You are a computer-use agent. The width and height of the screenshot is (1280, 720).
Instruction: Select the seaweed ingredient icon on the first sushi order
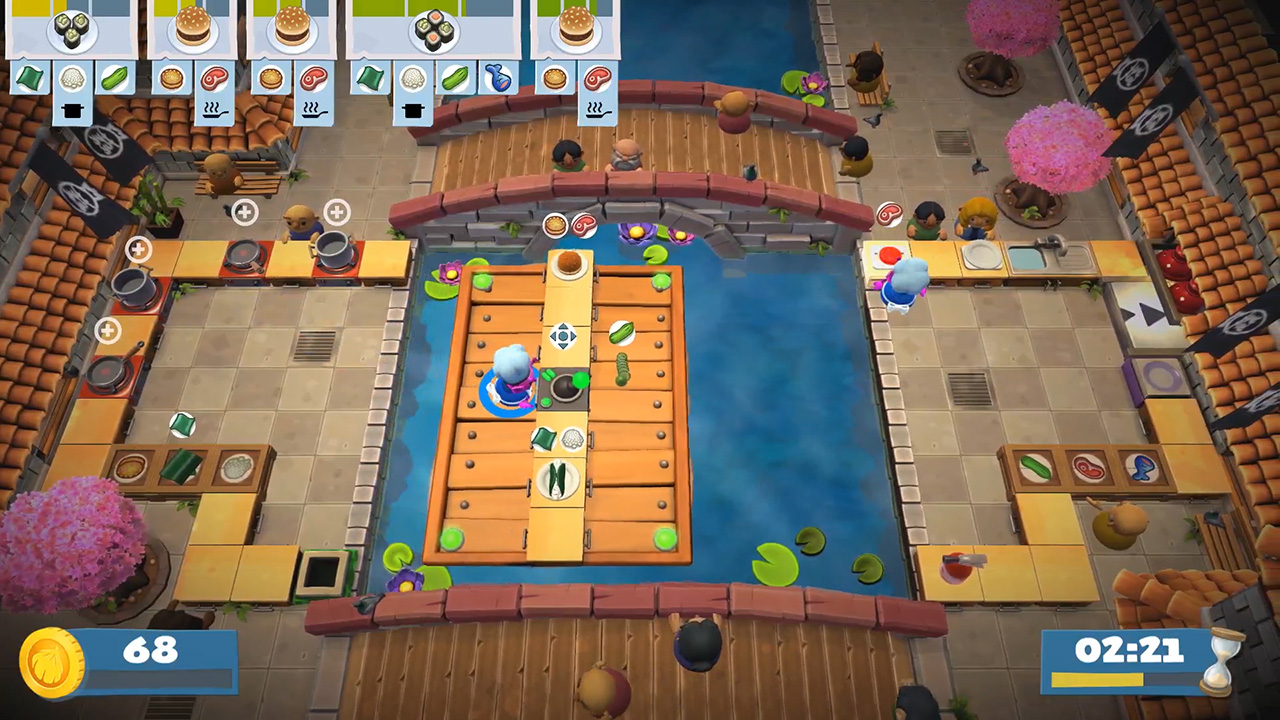(28, 78)
